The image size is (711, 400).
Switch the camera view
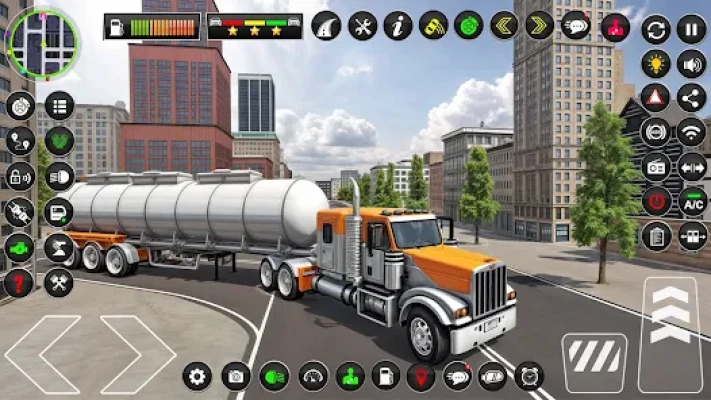236,376
